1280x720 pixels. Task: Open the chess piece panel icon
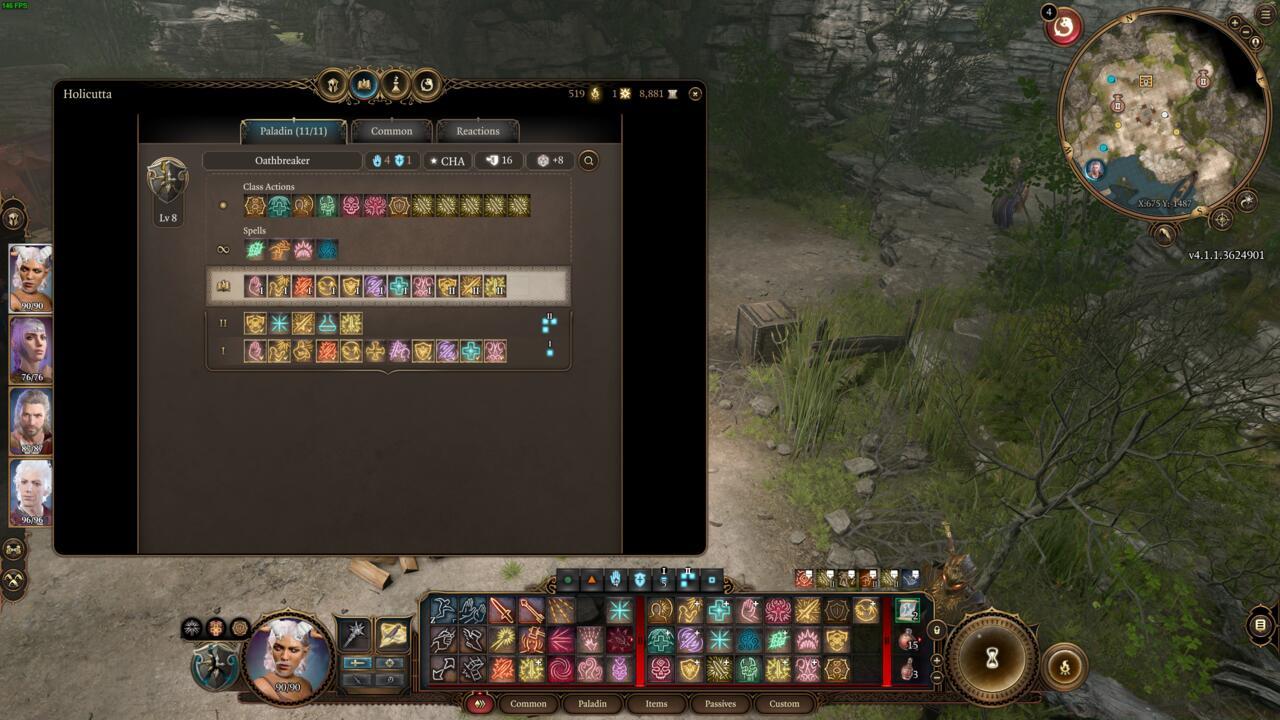pos(395,85)
